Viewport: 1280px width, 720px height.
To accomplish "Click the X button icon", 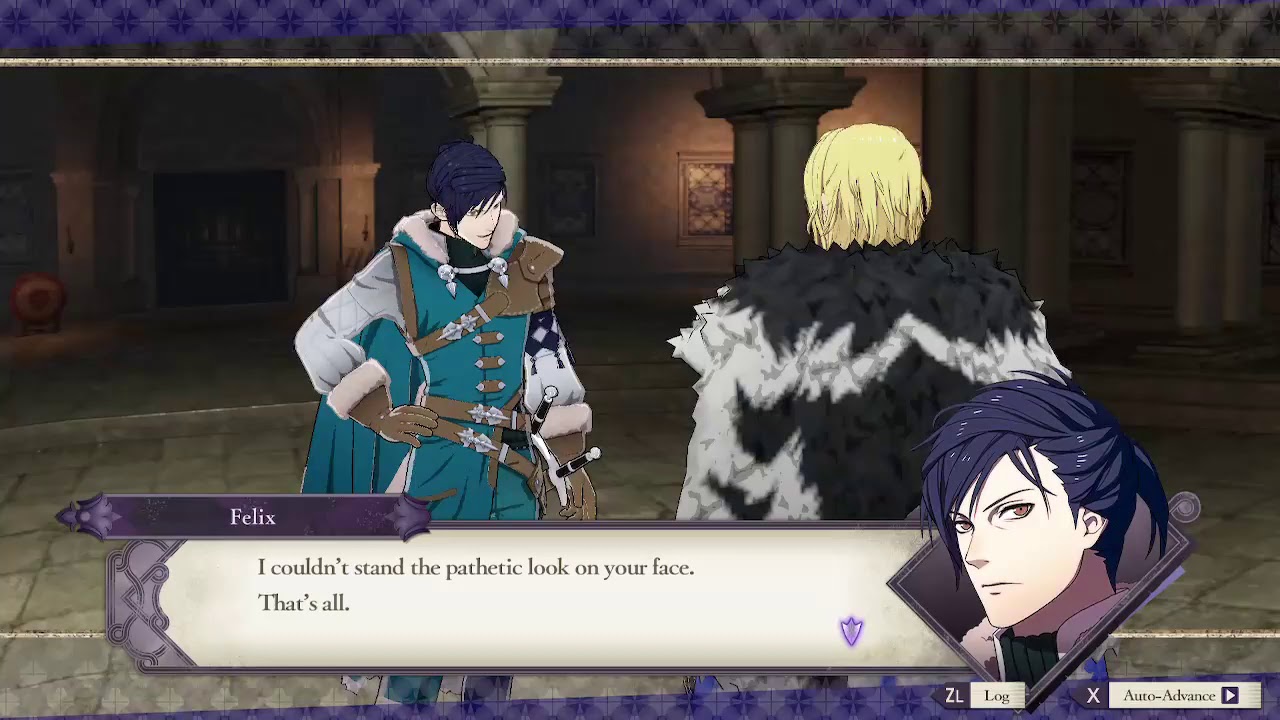I will click(1093, 695).
